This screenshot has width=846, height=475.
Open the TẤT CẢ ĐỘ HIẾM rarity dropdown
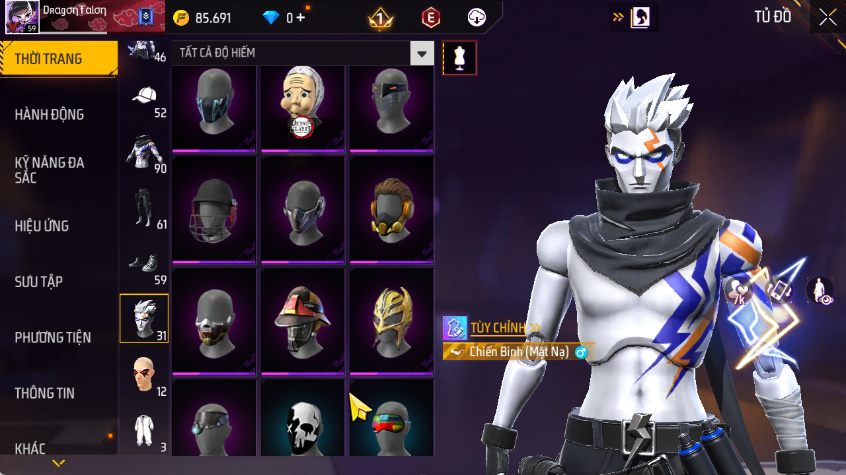coord(423,54)
